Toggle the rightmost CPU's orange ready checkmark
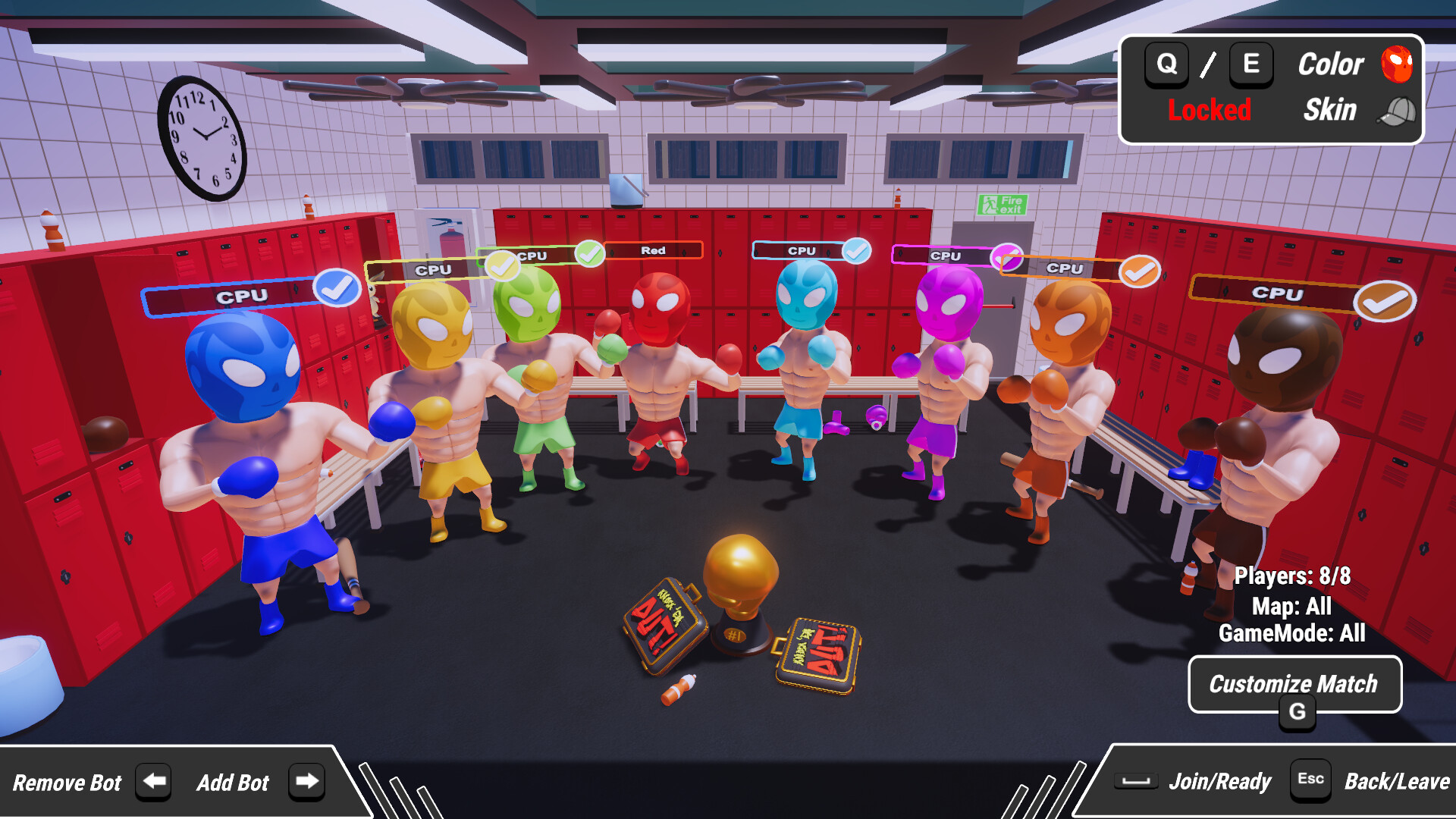The image size is (1456, 819). click(x=1385, y=300)
